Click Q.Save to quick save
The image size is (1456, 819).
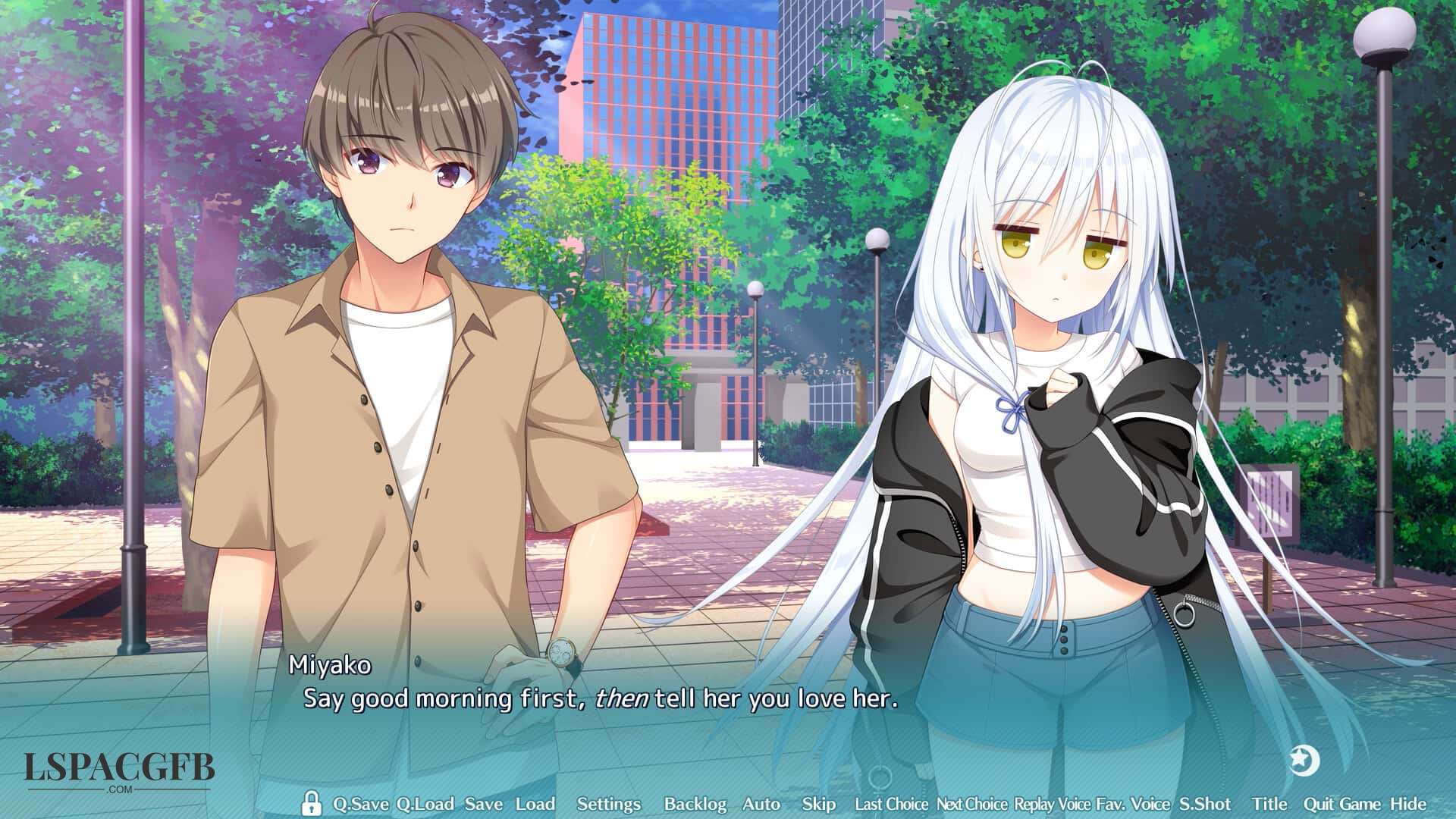[361, 804]
